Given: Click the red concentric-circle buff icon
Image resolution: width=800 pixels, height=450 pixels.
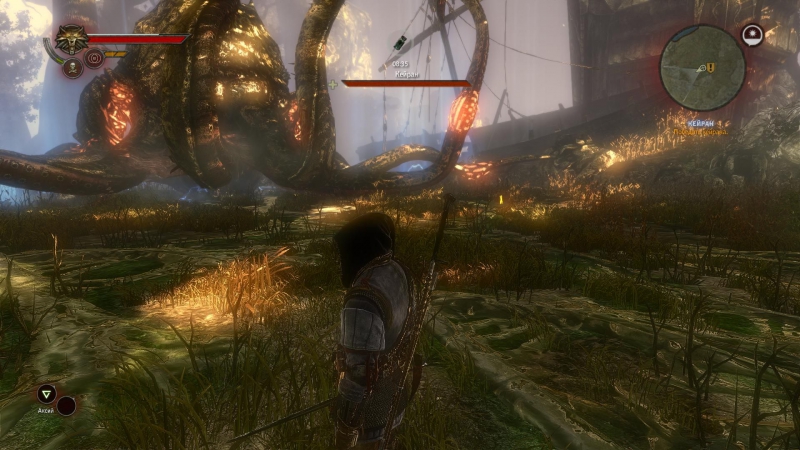Looking at the screenshot, I should [95, 58].
